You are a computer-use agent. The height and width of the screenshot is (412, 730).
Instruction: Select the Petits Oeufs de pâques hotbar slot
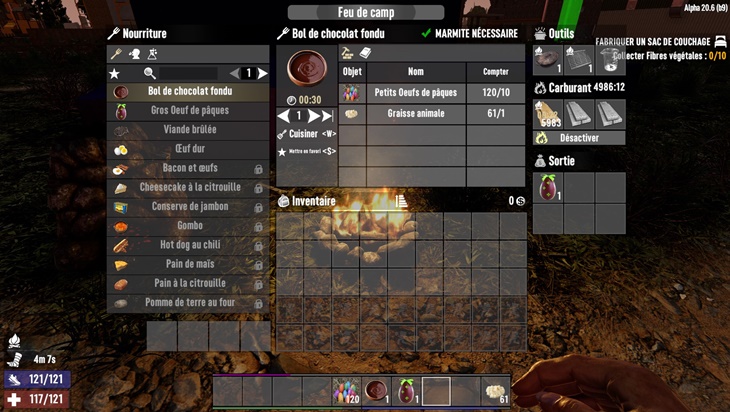point(347,391)
